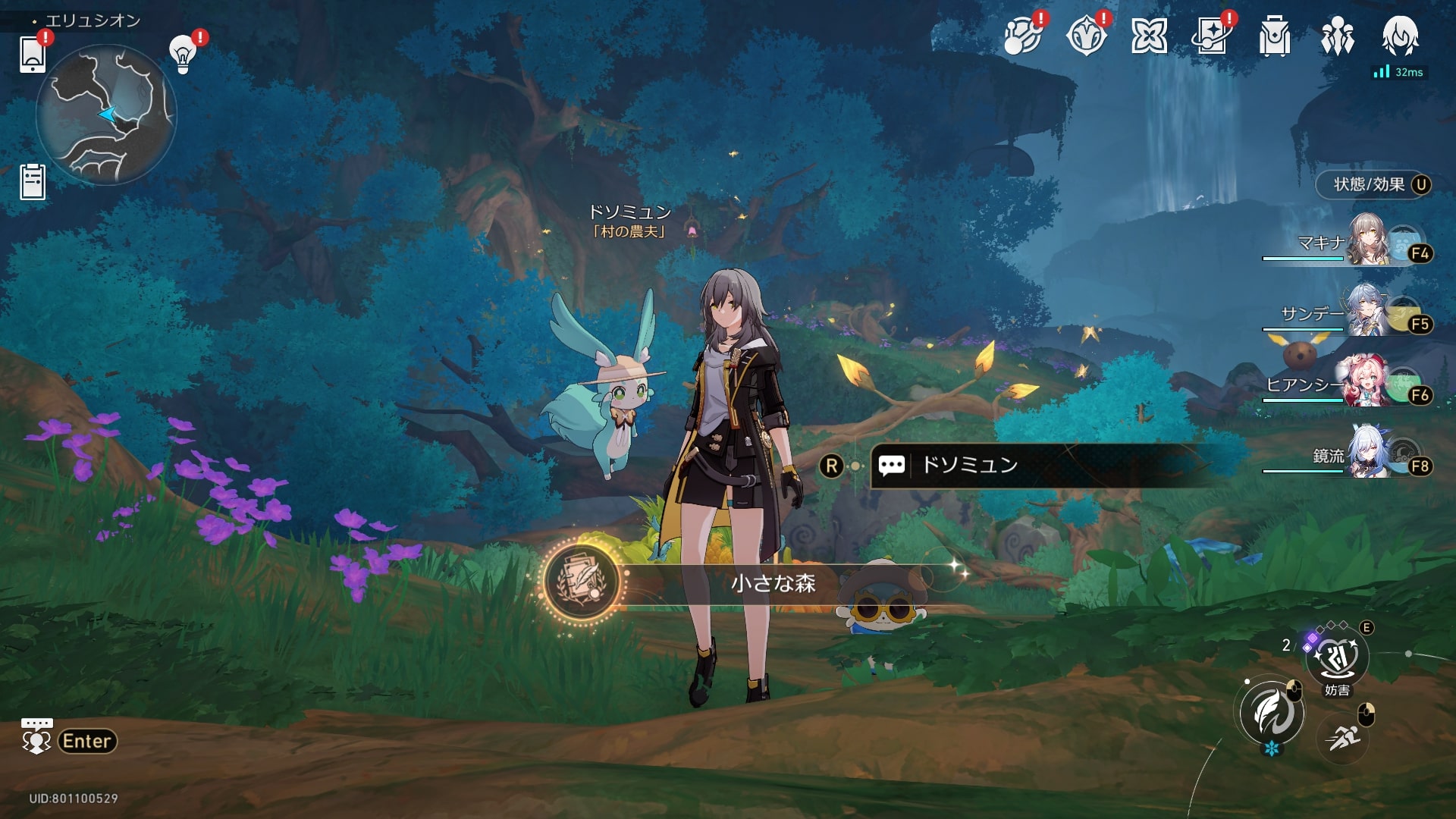Activate the basic attack icon
Screen dimensions: 1456x819
point(1272,713)
